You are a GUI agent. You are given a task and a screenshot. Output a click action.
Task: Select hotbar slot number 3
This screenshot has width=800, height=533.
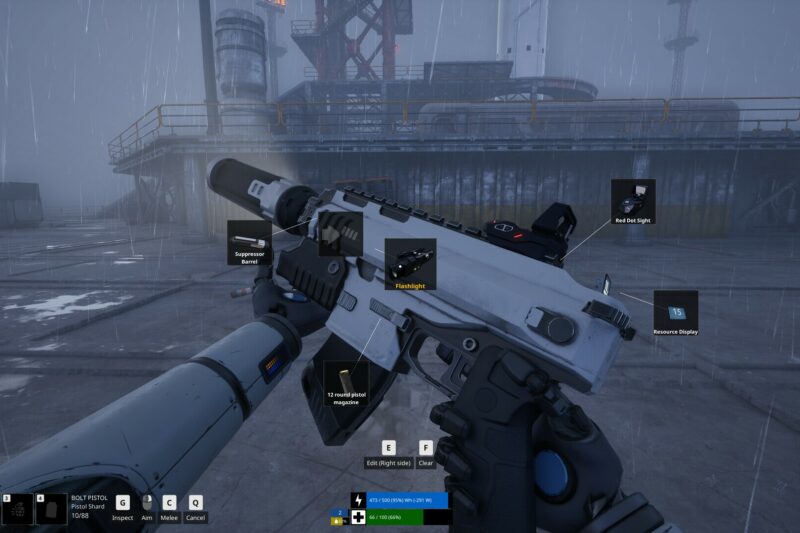click(x=17, y=509)
